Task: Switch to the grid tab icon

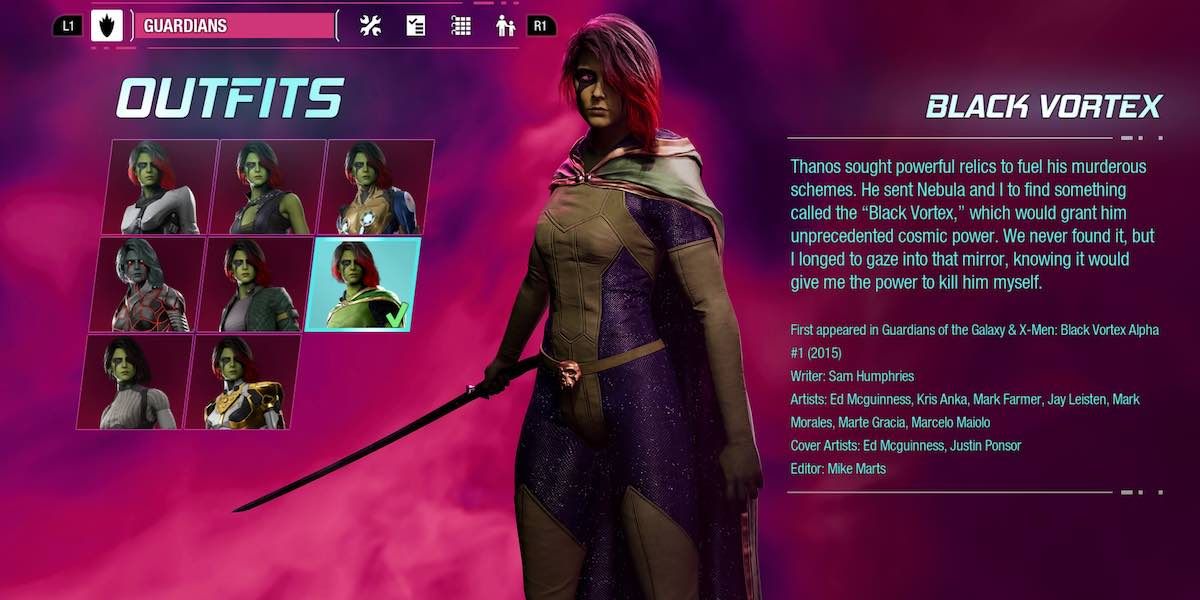Action: pyautogui.click(x=461, y=26)
